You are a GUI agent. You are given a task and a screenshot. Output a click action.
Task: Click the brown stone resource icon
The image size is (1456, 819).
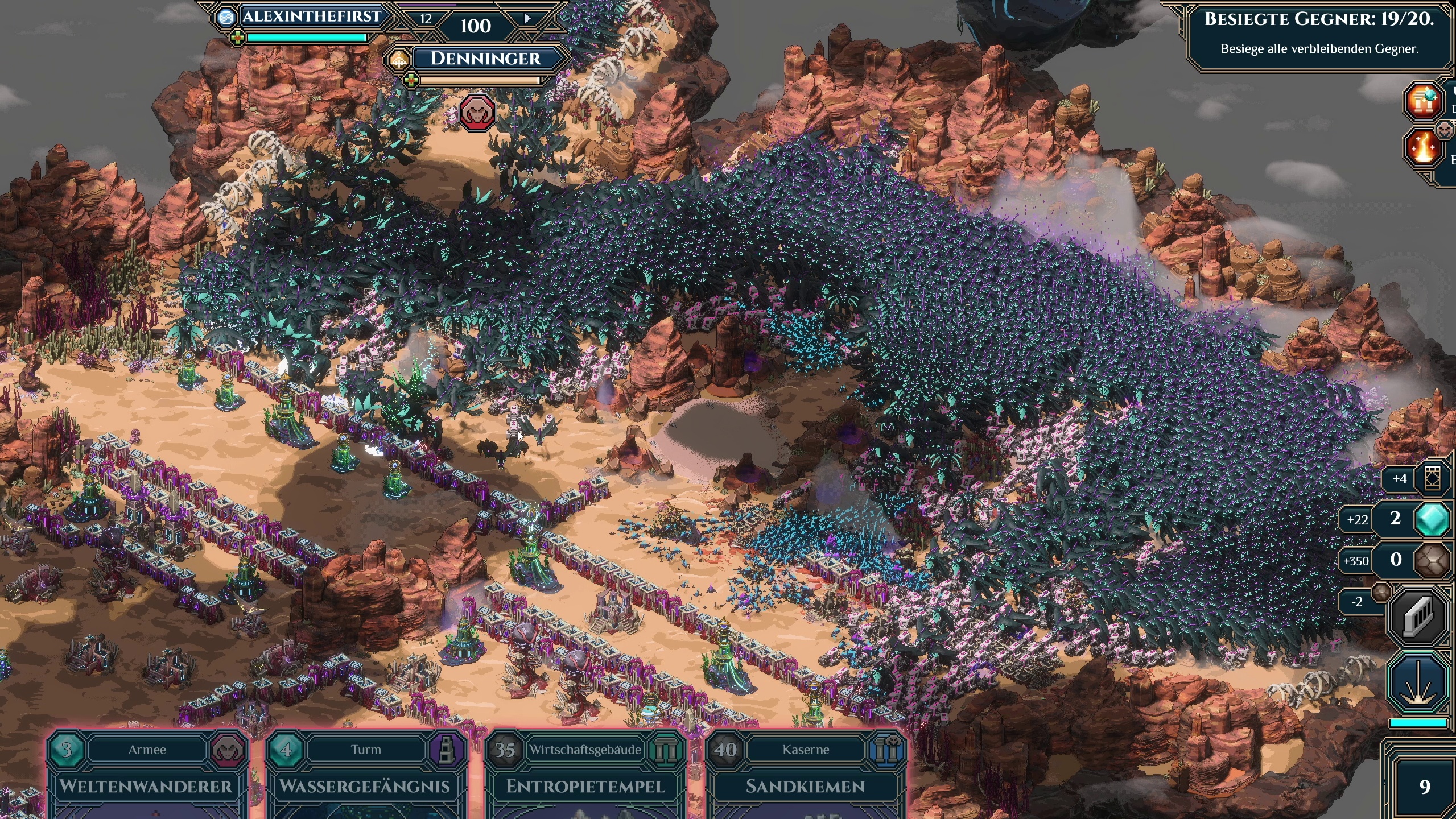(x=1432, y=561)
